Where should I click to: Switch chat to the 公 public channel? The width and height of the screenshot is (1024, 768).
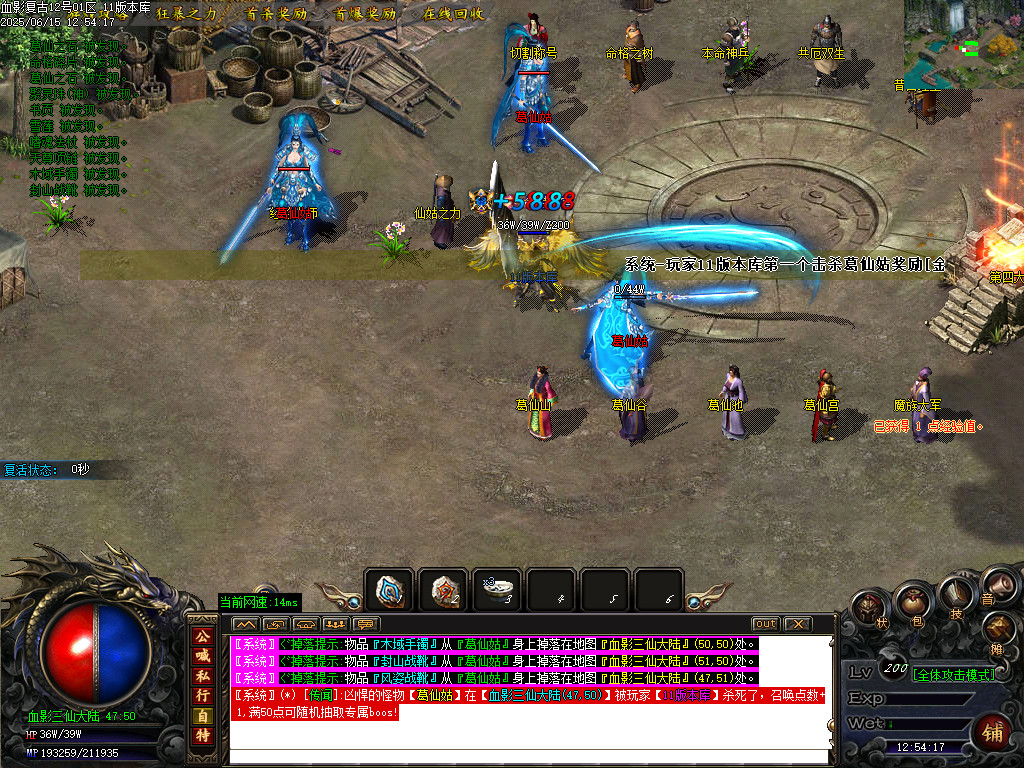tap(203, 636)
